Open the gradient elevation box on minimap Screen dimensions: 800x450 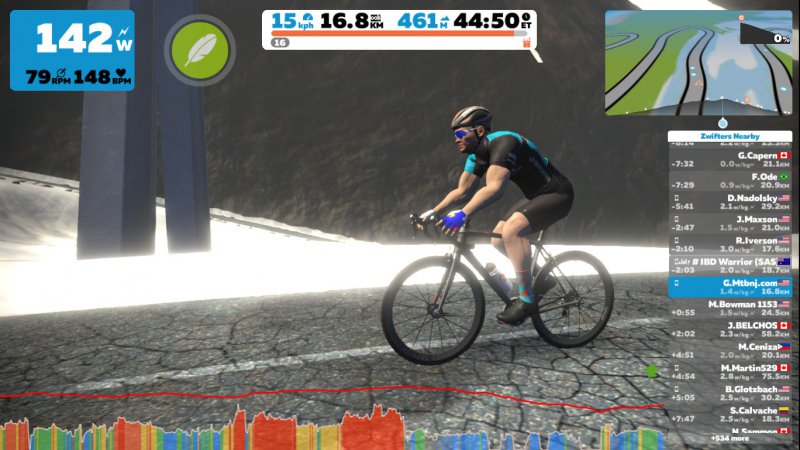point(765,30)
